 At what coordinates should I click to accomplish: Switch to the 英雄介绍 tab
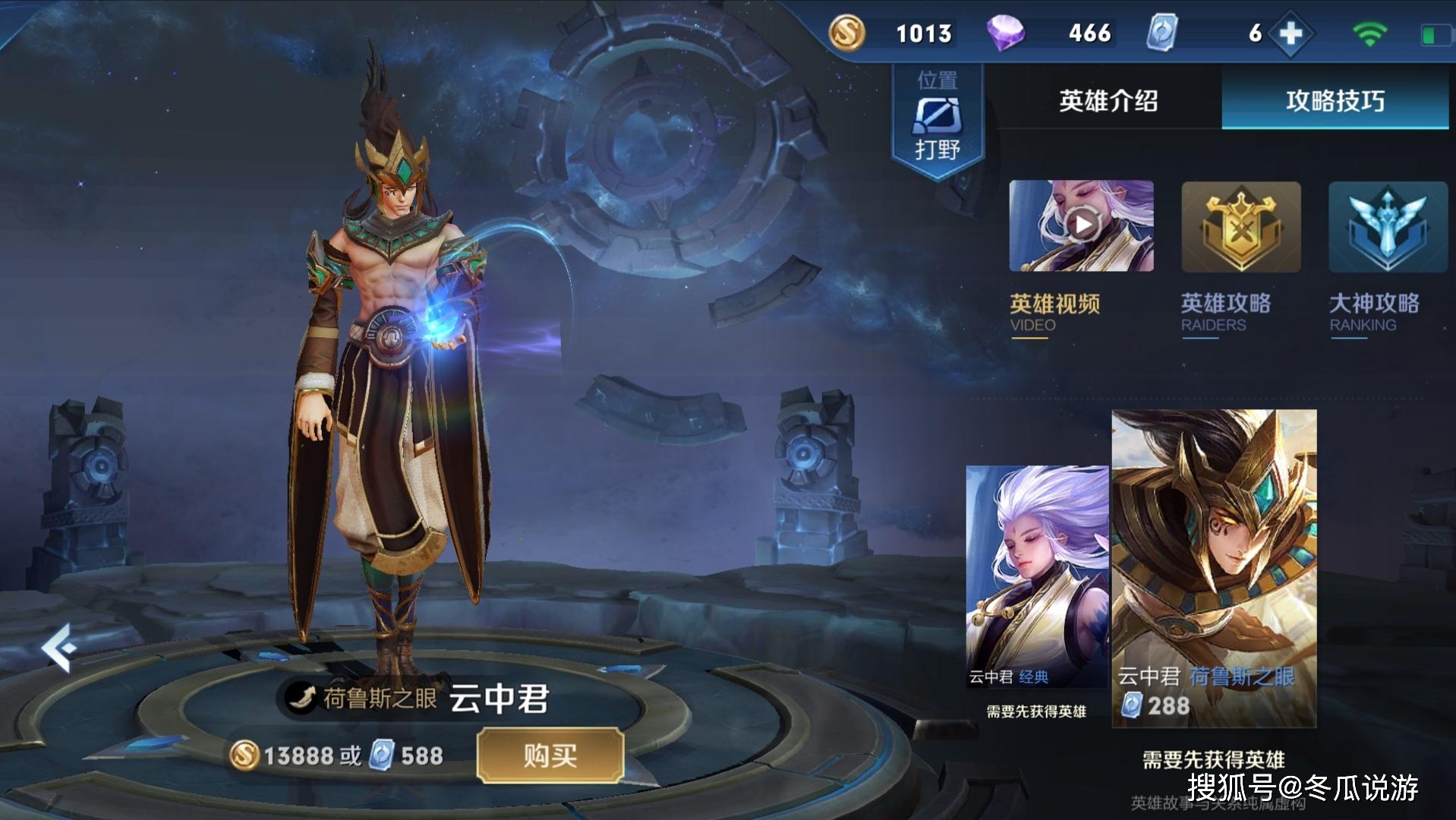1108,101
